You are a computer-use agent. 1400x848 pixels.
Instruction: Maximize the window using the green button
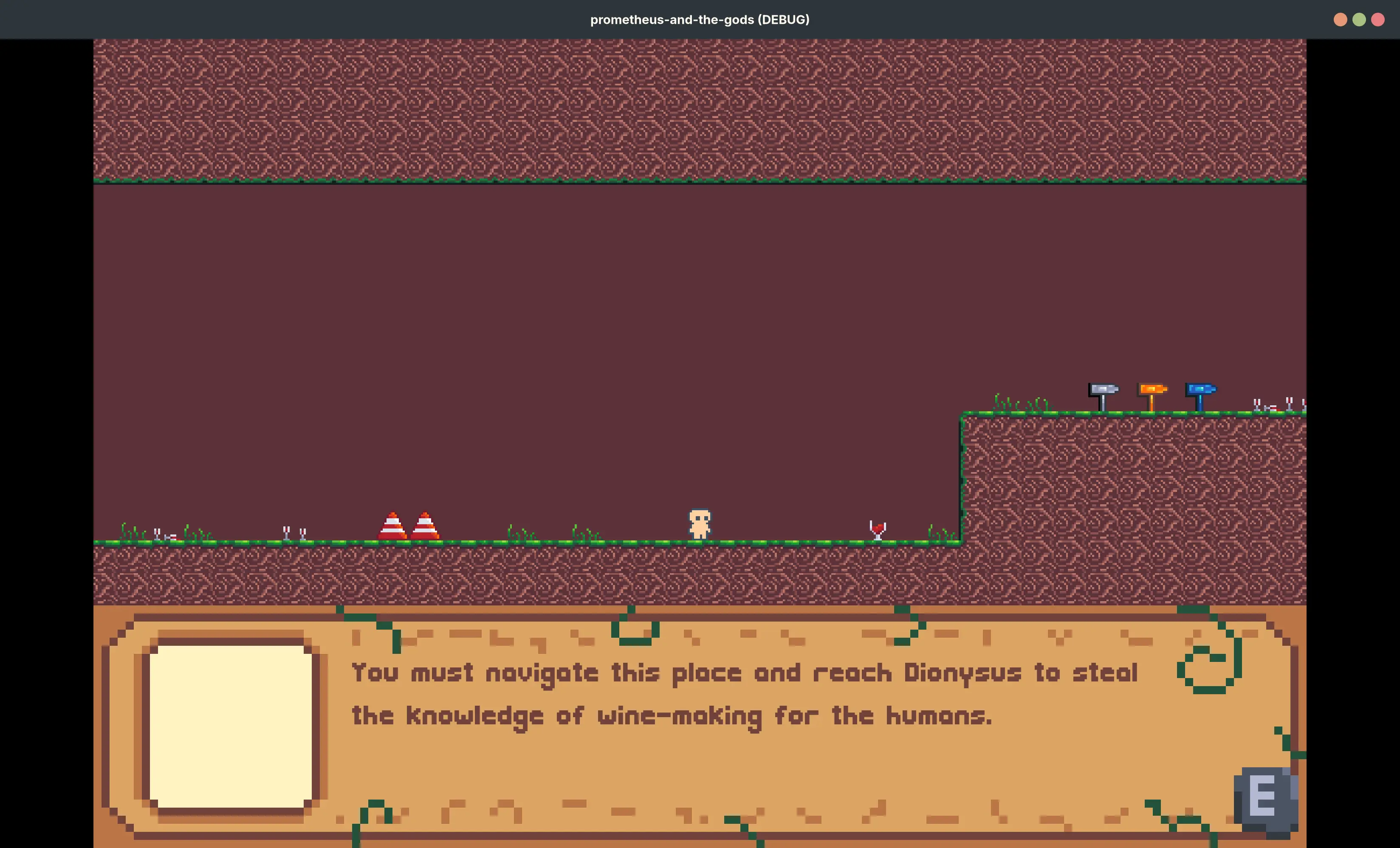1359,20
